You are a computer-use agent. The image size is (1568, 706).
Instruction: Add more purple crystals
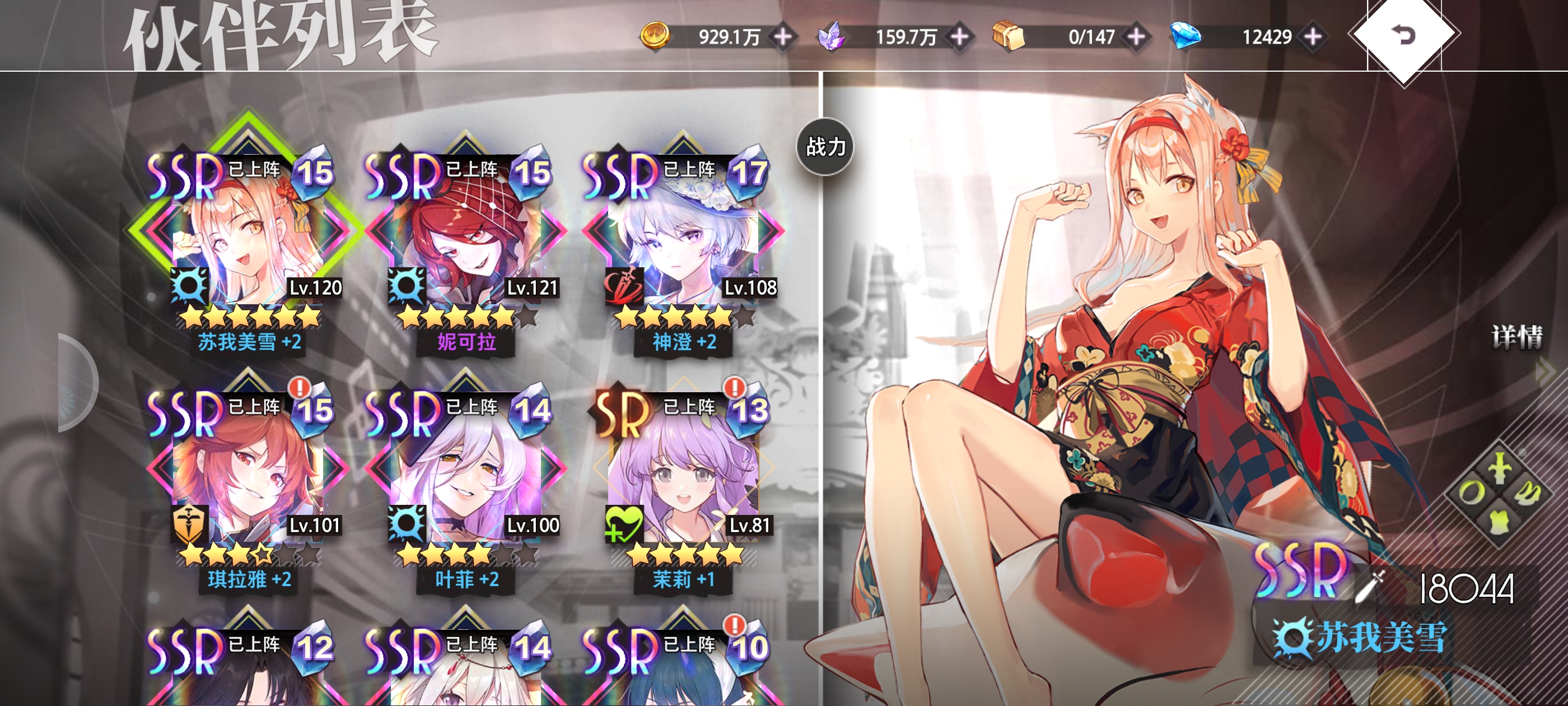(x=959, y=36)
